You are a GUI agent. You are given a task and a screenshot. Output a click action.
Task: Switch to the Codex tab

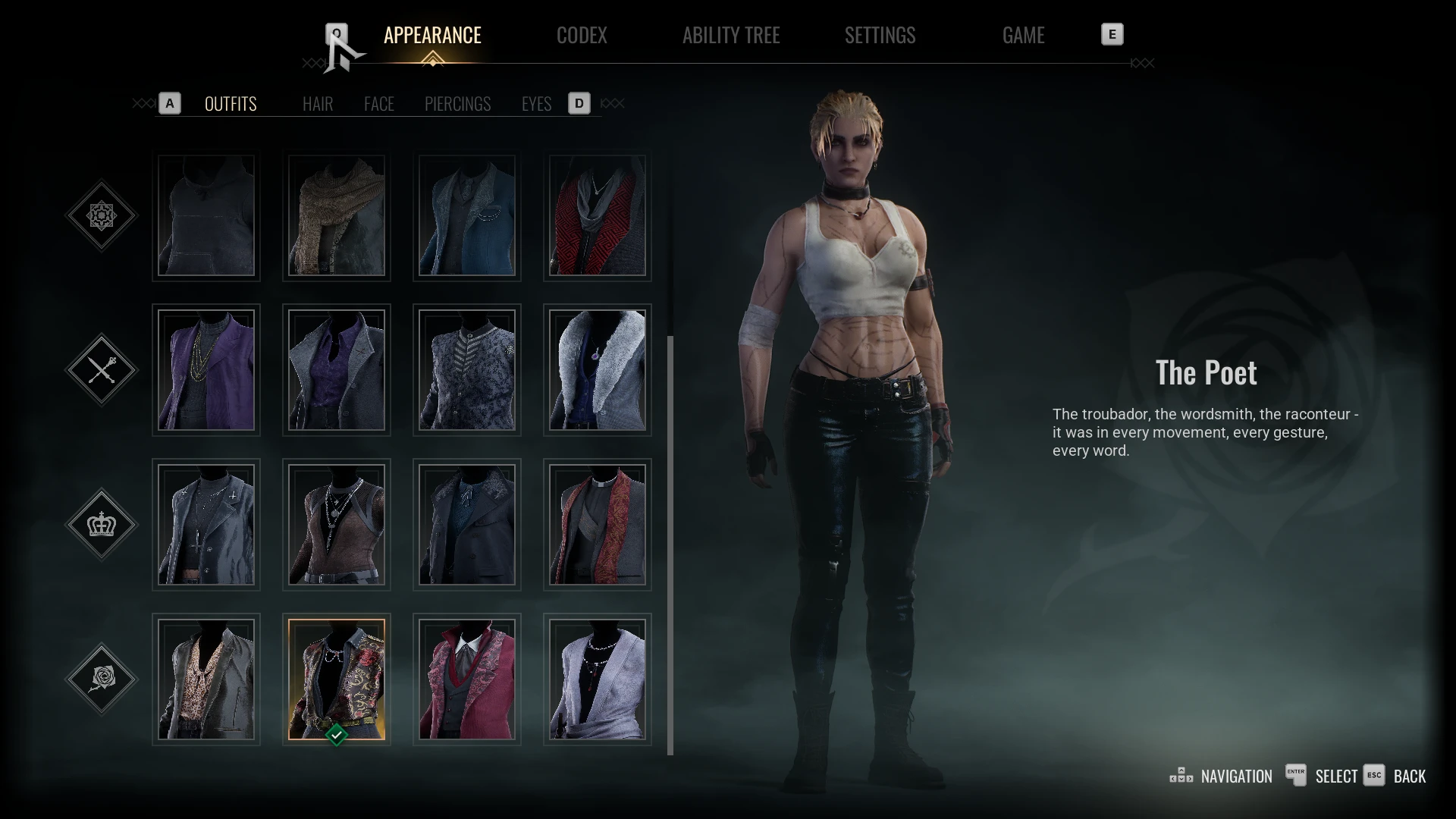pyautogui.click(x=582, y=35)
